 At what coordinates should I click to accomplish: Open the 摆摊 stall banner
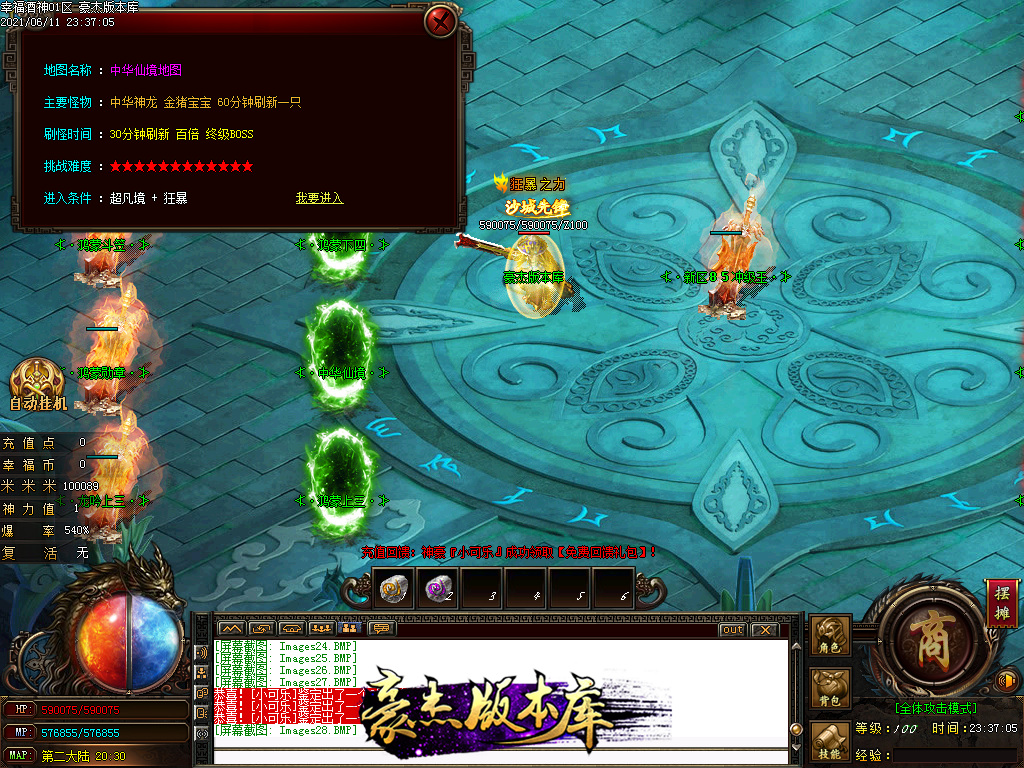1000,602
